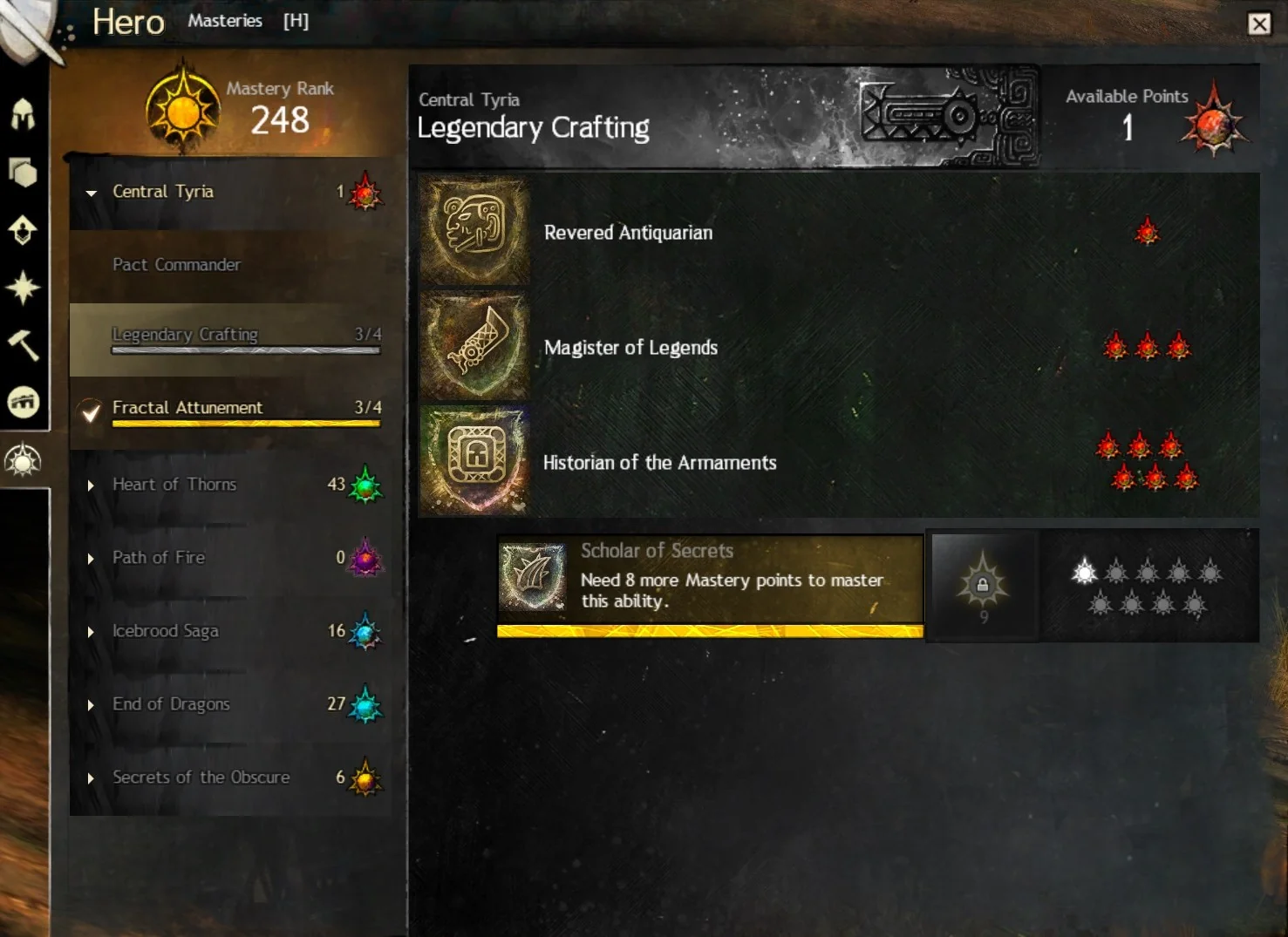
Task: Expand the Heart of Thorns masteries
Action: coord(91,485)
